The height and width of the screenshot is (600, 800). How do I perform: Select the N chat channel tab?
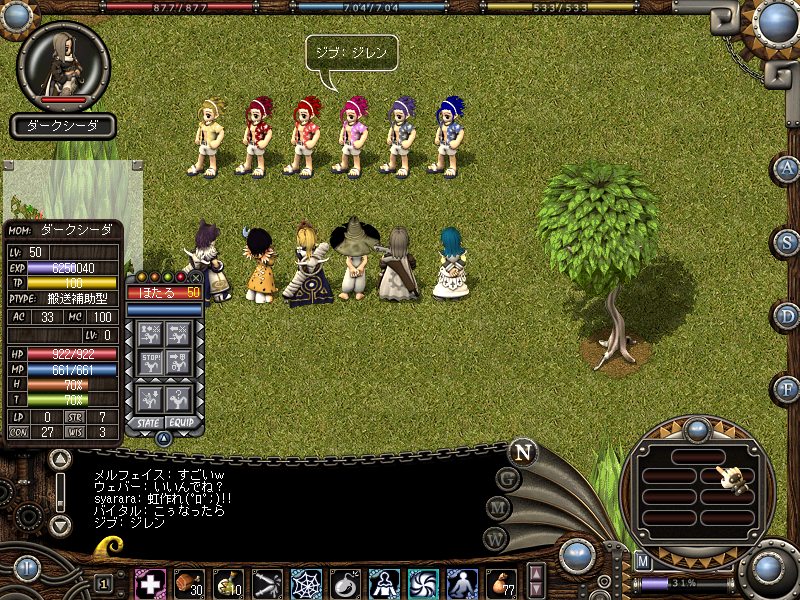coord(522,452)
